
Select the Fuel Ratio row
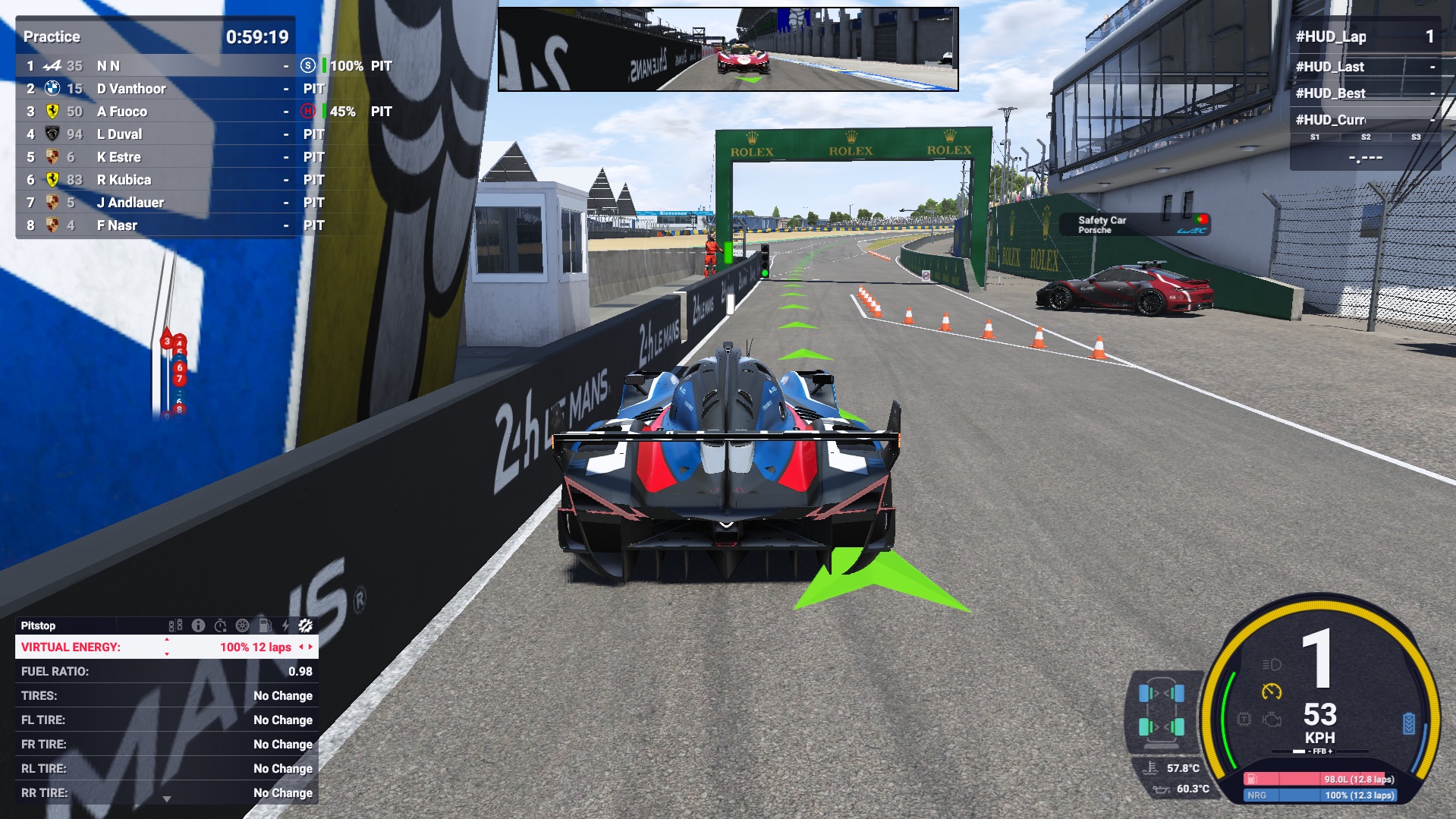(166, 671)
